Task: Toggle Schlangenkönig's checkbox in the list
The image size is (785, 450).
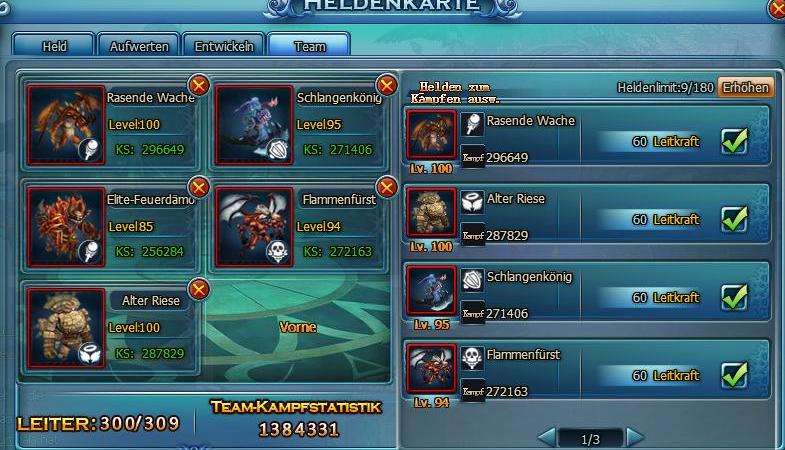Action: coord(735,297)
